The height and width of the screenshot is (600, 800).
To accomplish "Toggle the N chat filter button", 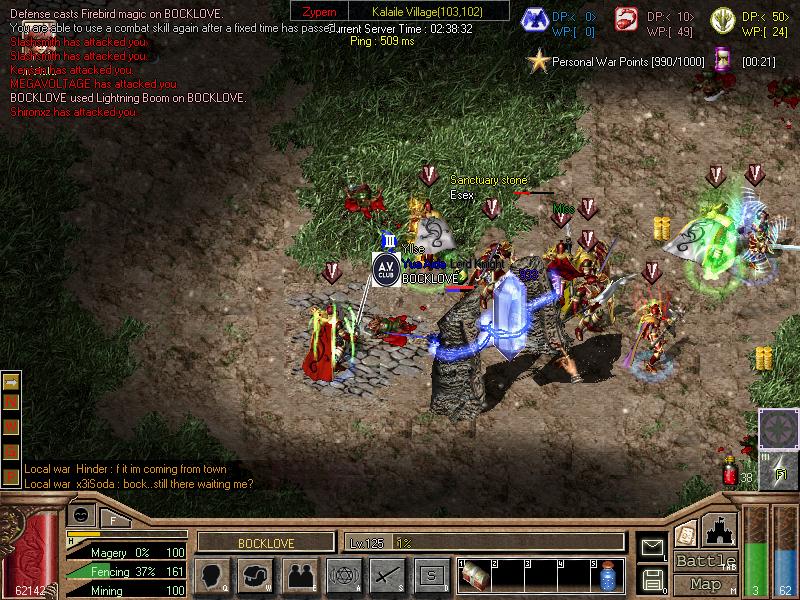I will tap(12, 401).
